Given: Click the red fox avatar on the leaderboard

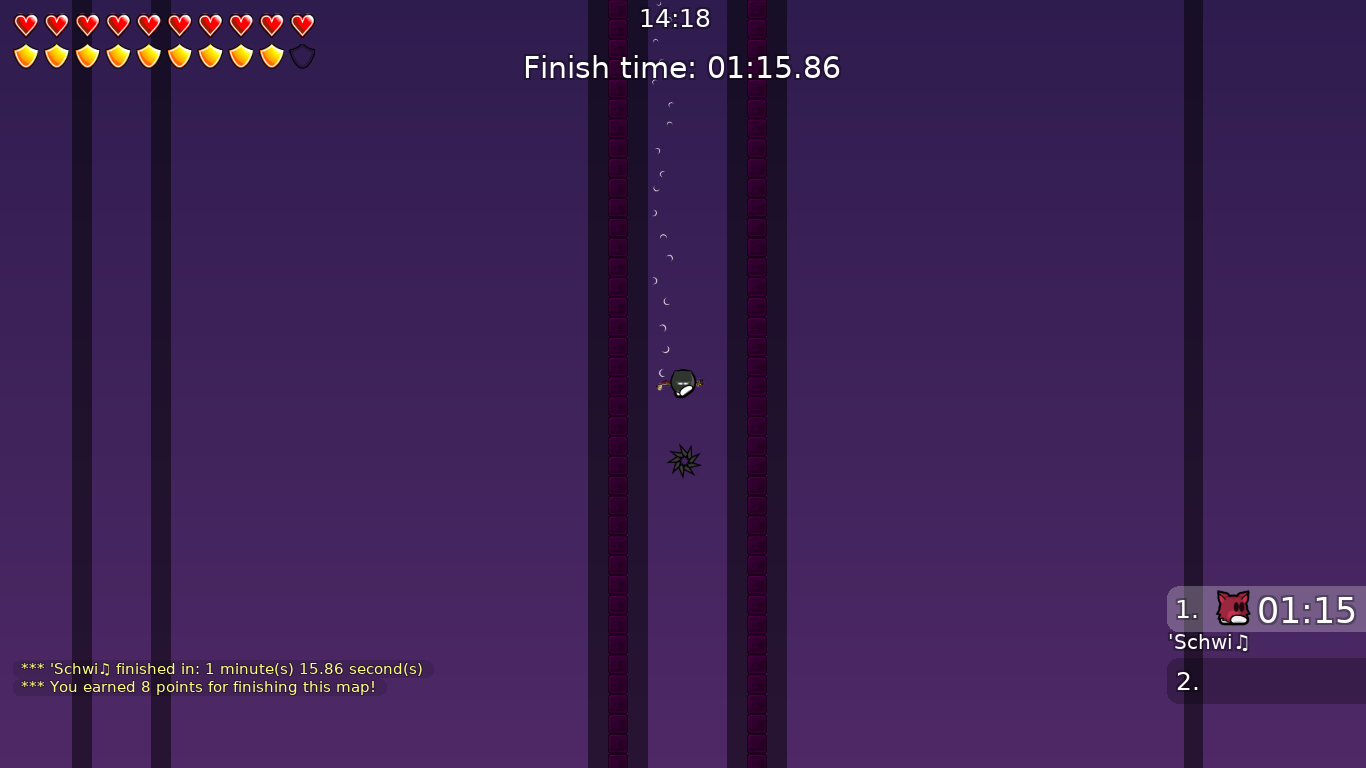Looking at the screenshot, I should tap(1232, 608).
